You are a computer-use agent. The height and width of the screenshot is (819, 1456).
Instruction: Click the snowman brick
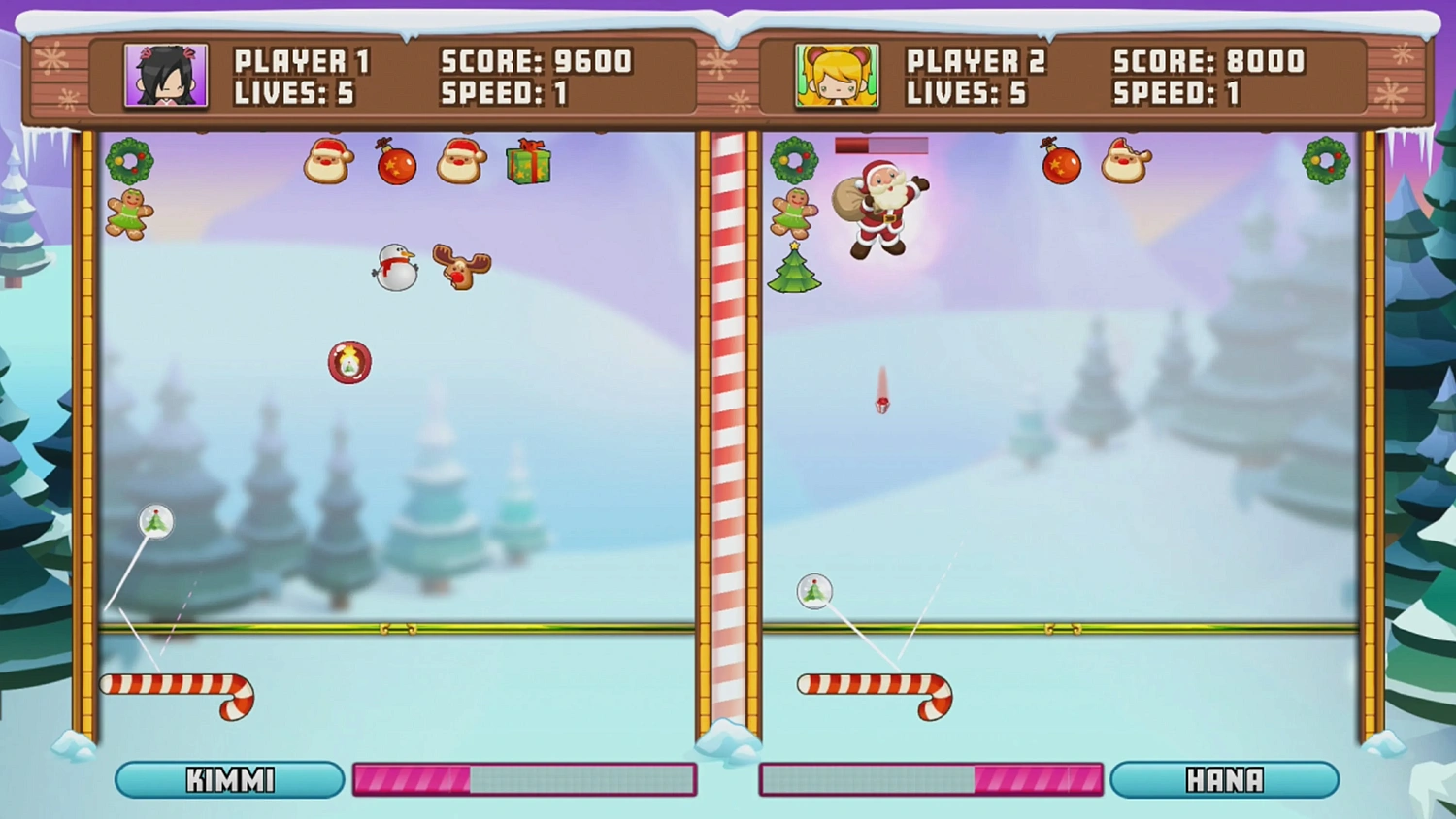(393, 267)
